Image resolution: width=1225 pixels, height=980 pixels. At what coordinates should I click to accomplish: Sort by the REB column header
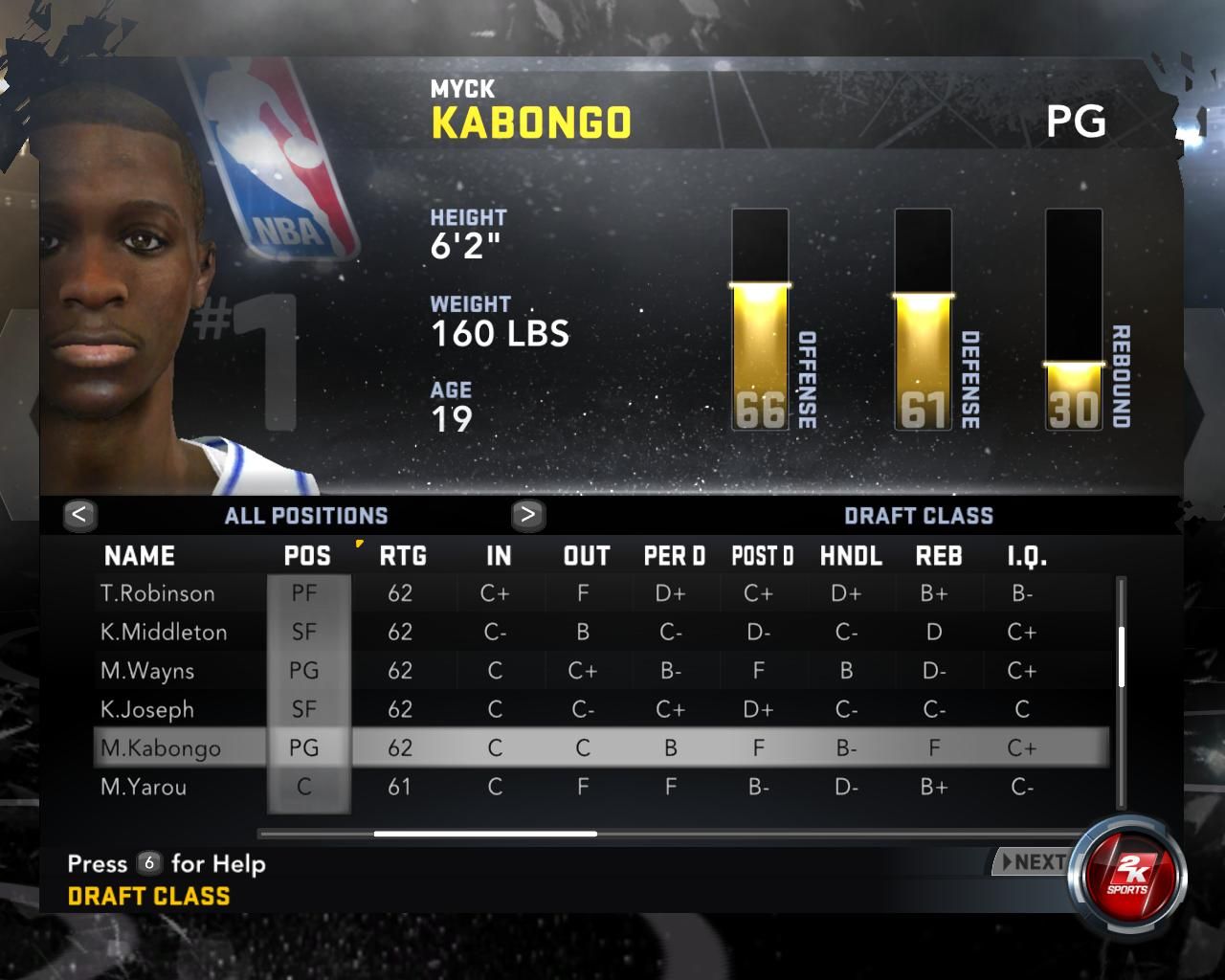pyautogui.click(x=939, y=556)
